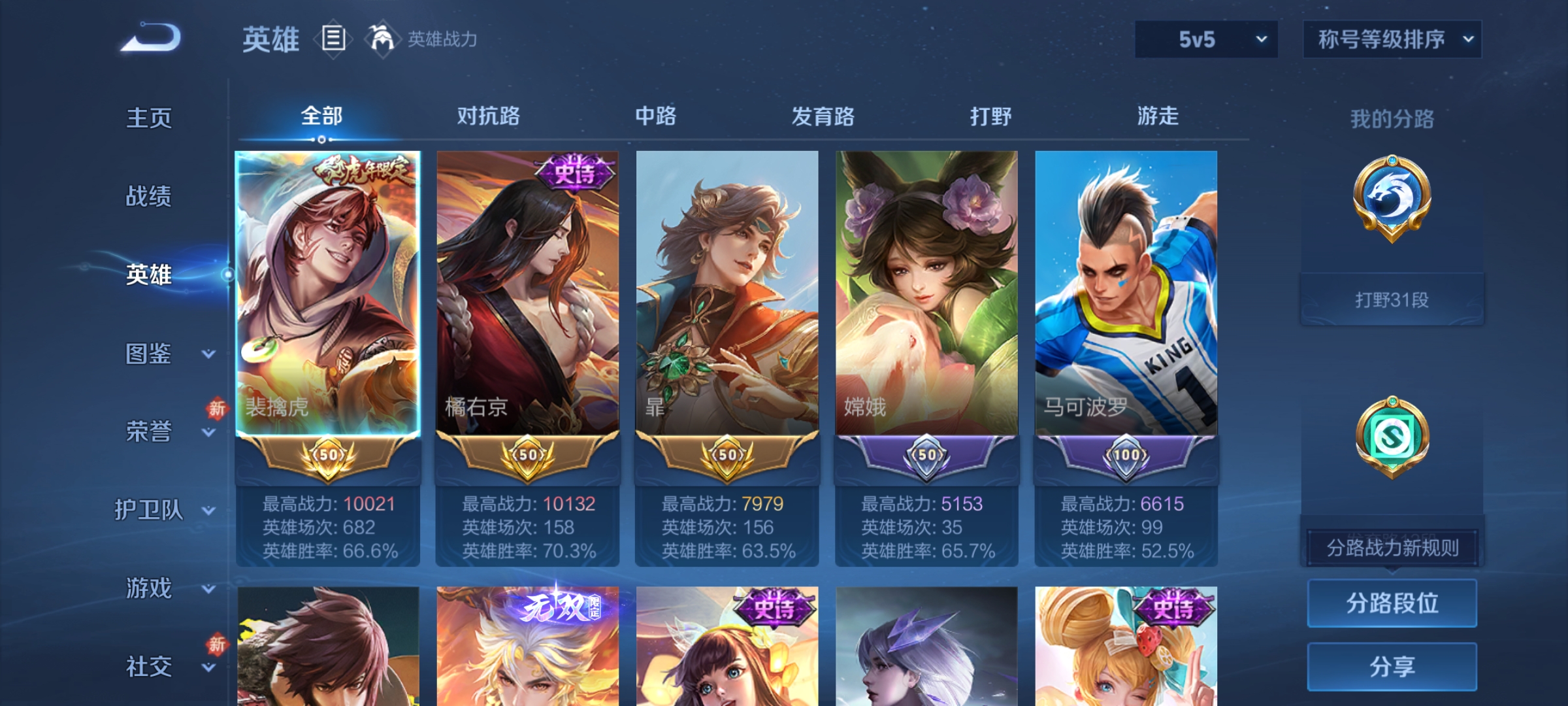The image size is (1568, 706).
Task: Select the 战绩 sidebar entry
Action: (x=149, y=197)
